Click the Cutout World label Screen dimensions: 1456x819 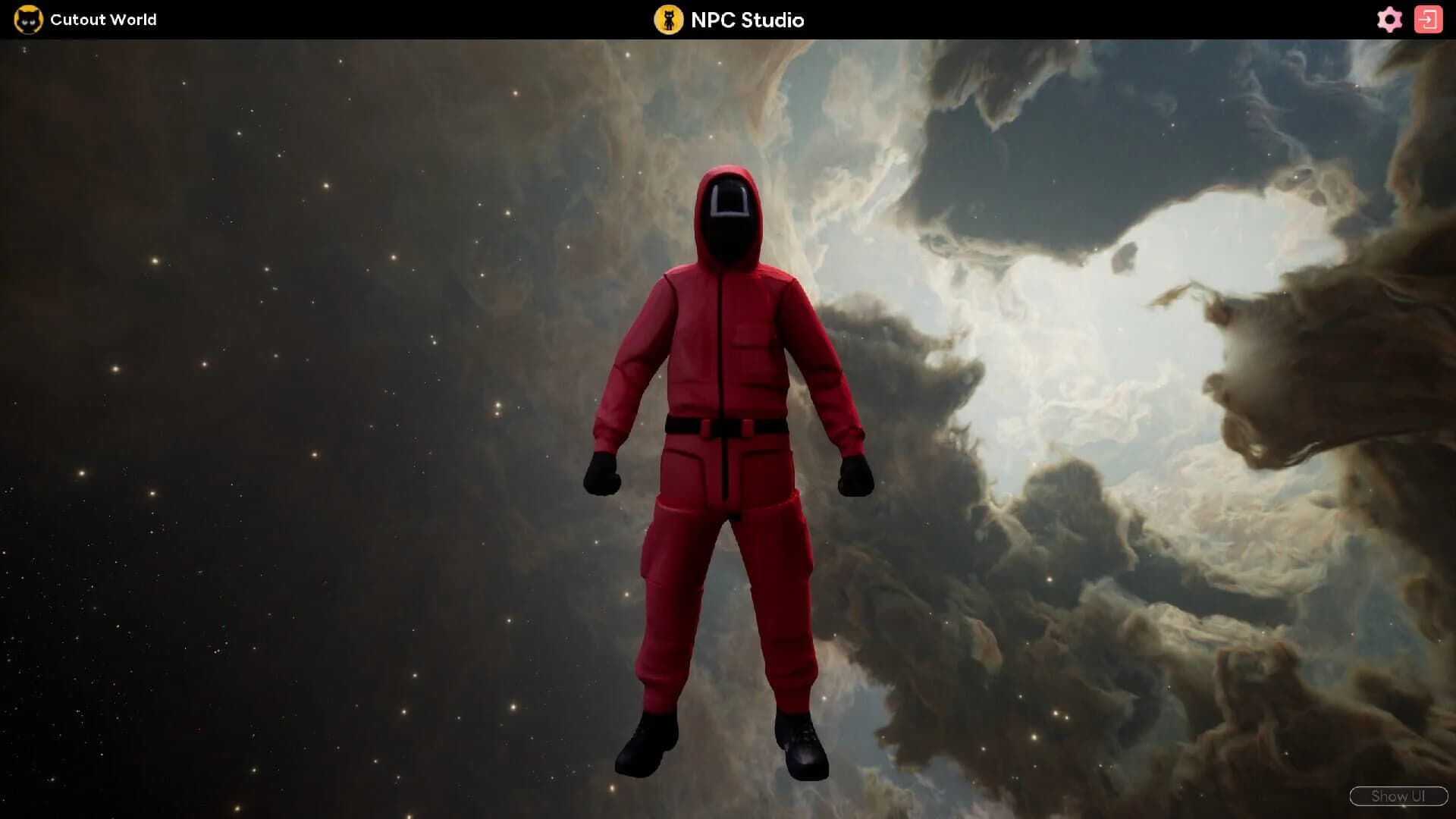click(103, 20)
